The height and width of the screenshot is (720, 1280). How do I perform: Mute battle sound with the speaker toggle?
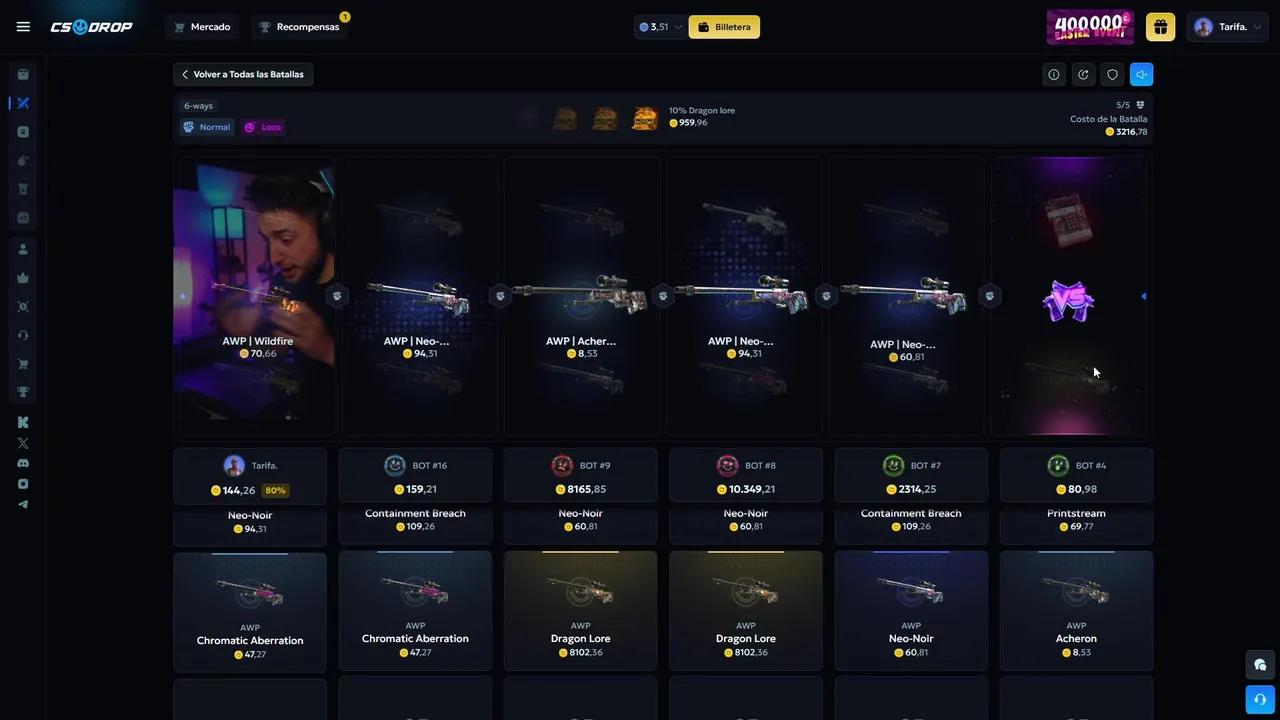[1141, 74]
